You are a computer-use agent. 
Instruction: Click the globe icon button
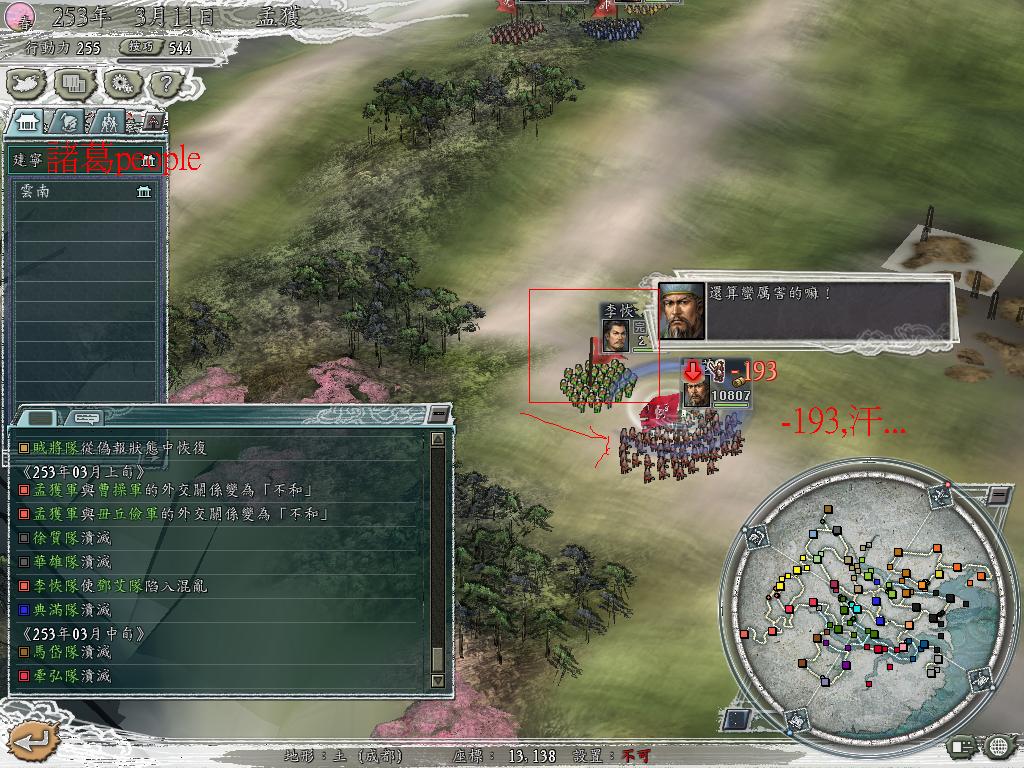coord(997,746)
